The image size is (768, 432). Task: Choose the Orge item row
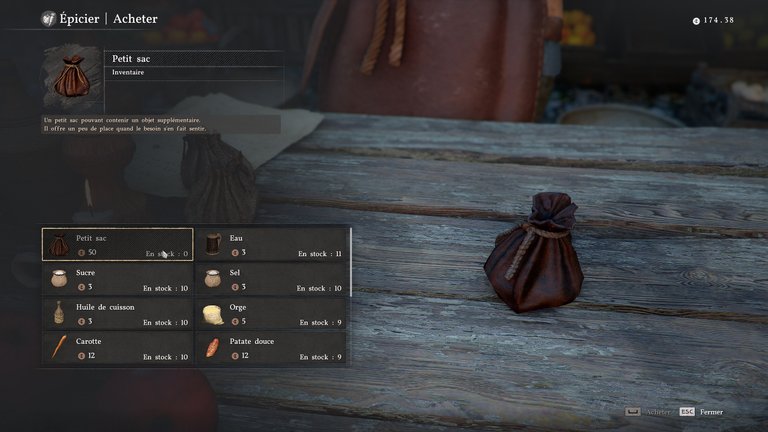(272, 314)
